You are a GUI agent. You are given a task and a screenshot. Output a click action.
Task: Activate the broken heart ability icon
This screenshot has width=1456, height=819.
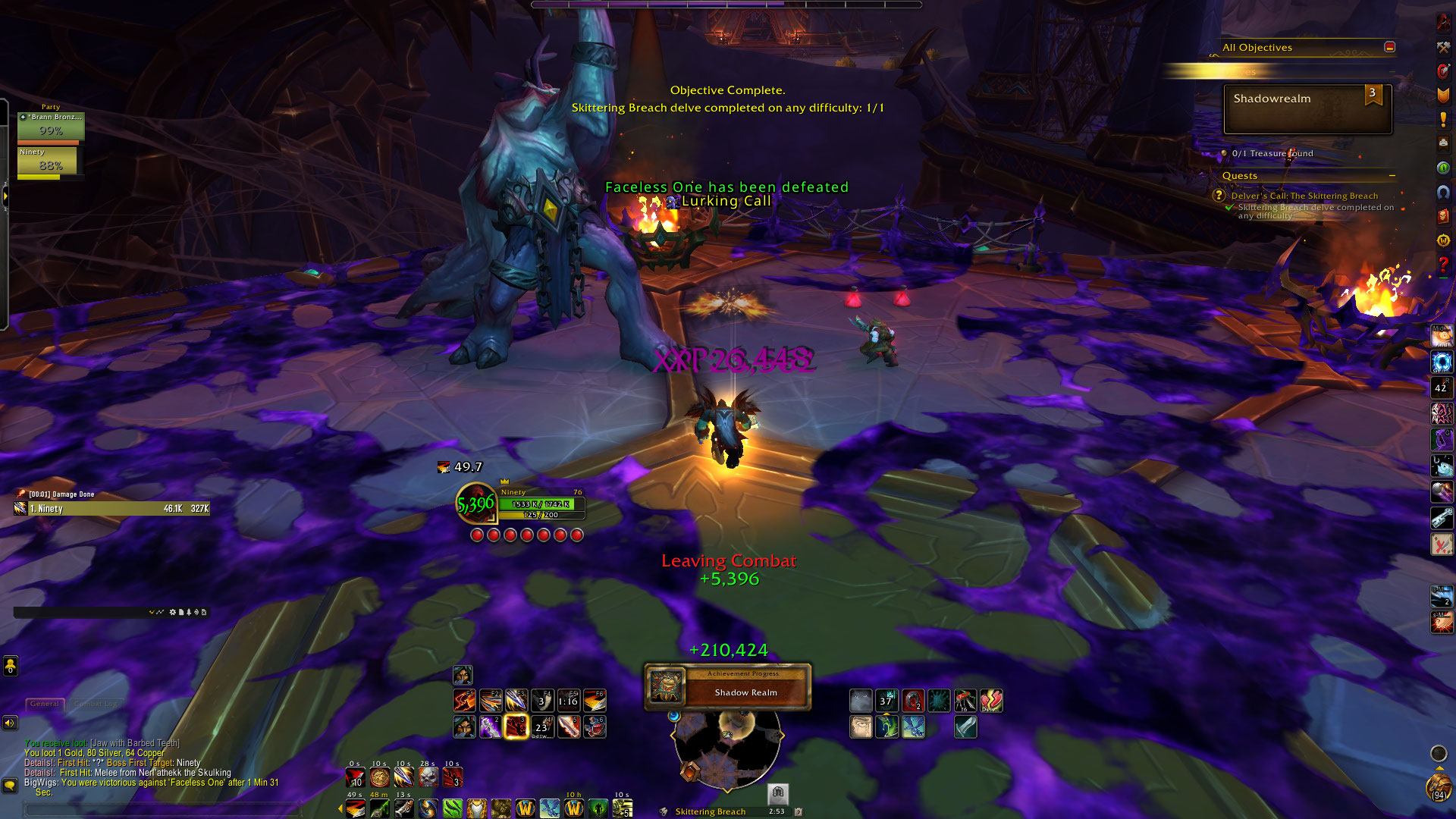click(991, 701)
